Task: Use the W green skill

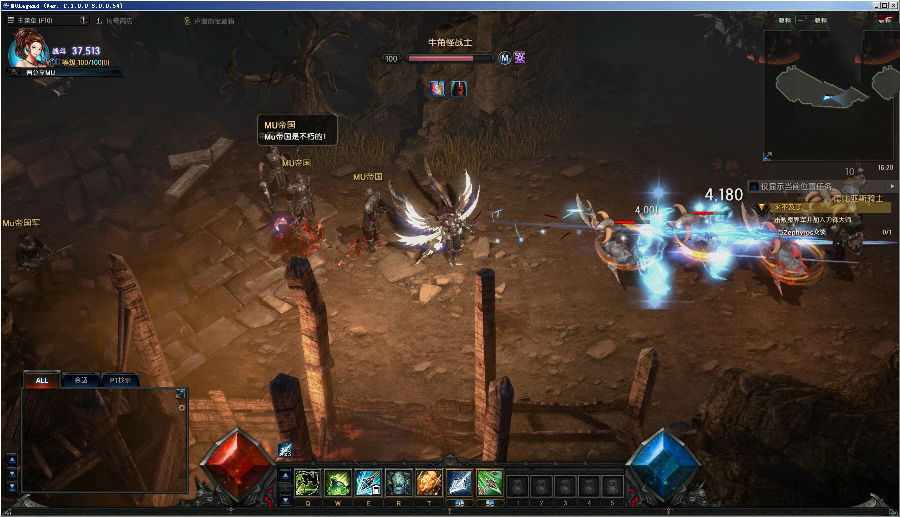Action: click(337, 482)
